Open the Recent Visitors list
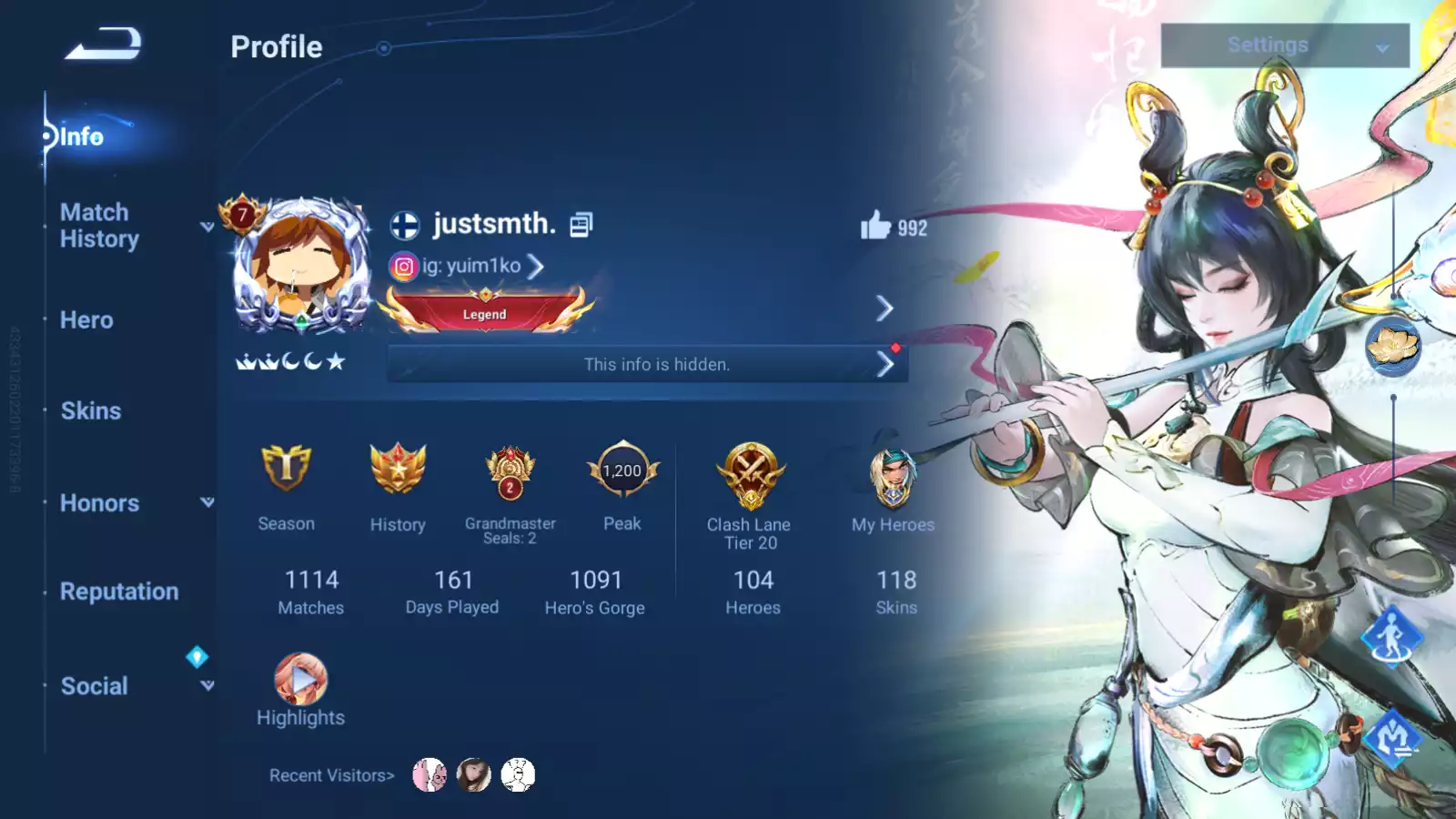 pyautogui.click(x=331, y=775)
